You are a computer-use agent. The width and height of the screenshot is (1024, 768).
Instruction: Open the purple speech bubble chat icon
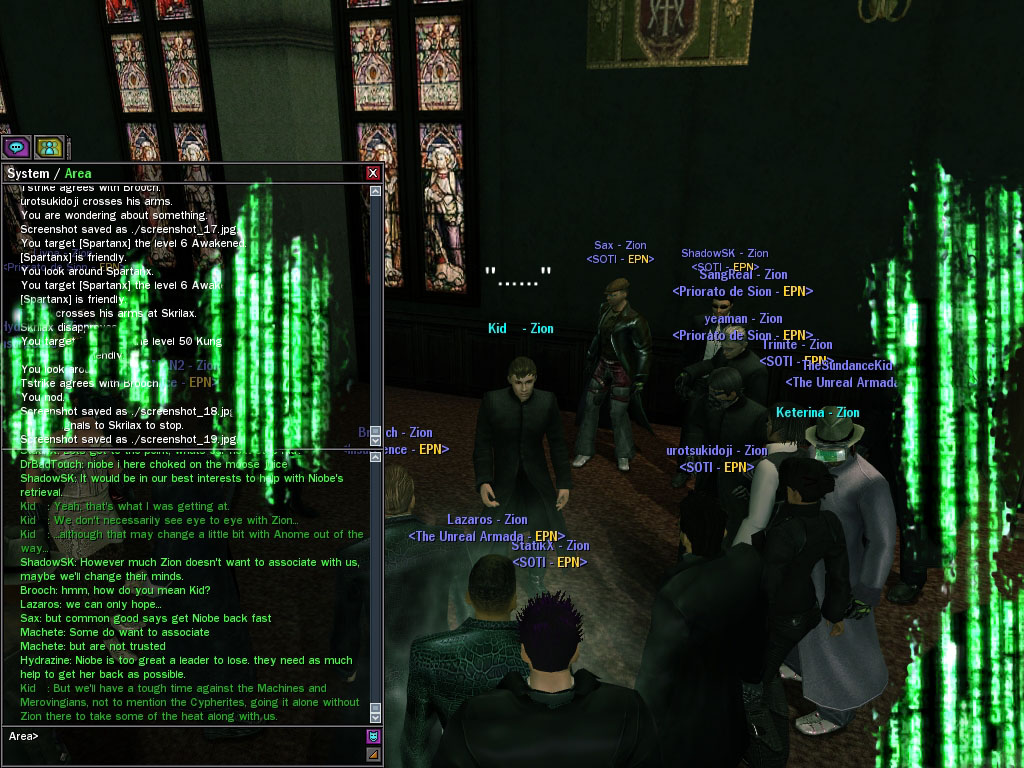click(x=16, y=147)
